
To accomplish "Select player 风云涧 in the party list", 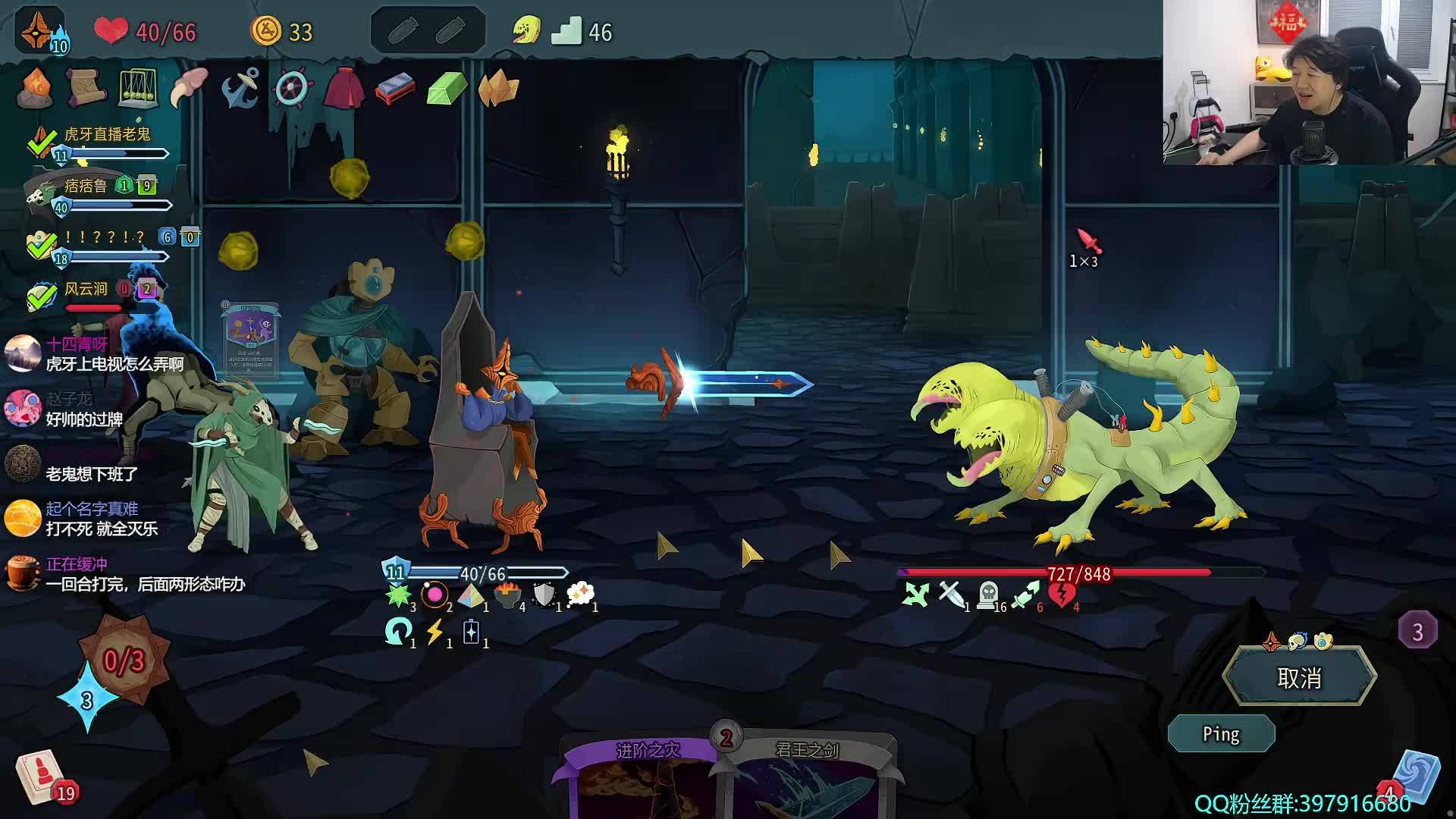I will (85, 290).
